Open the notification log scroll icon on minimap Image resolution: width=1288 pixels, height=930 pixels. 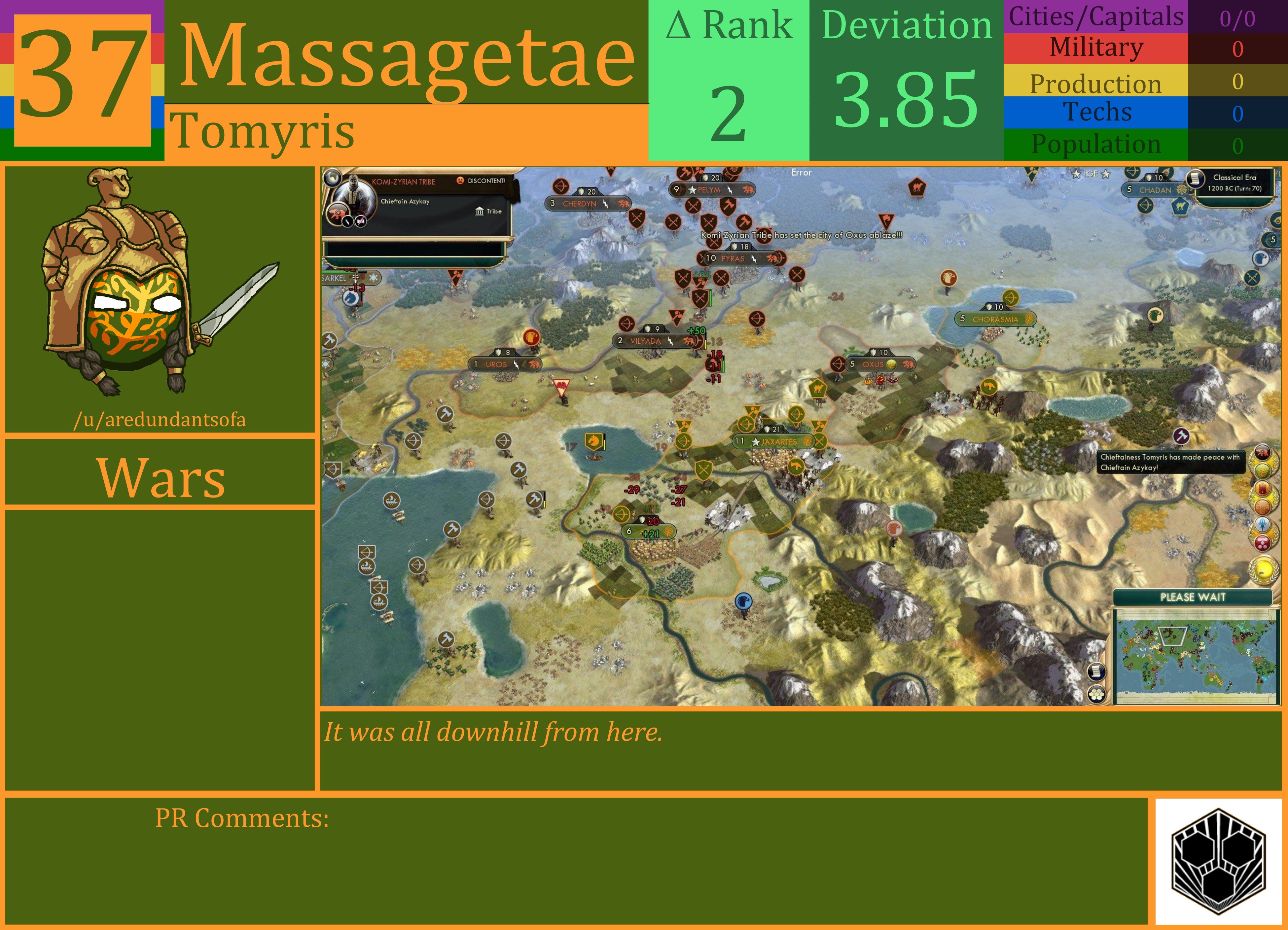[x=1097, y=672]
